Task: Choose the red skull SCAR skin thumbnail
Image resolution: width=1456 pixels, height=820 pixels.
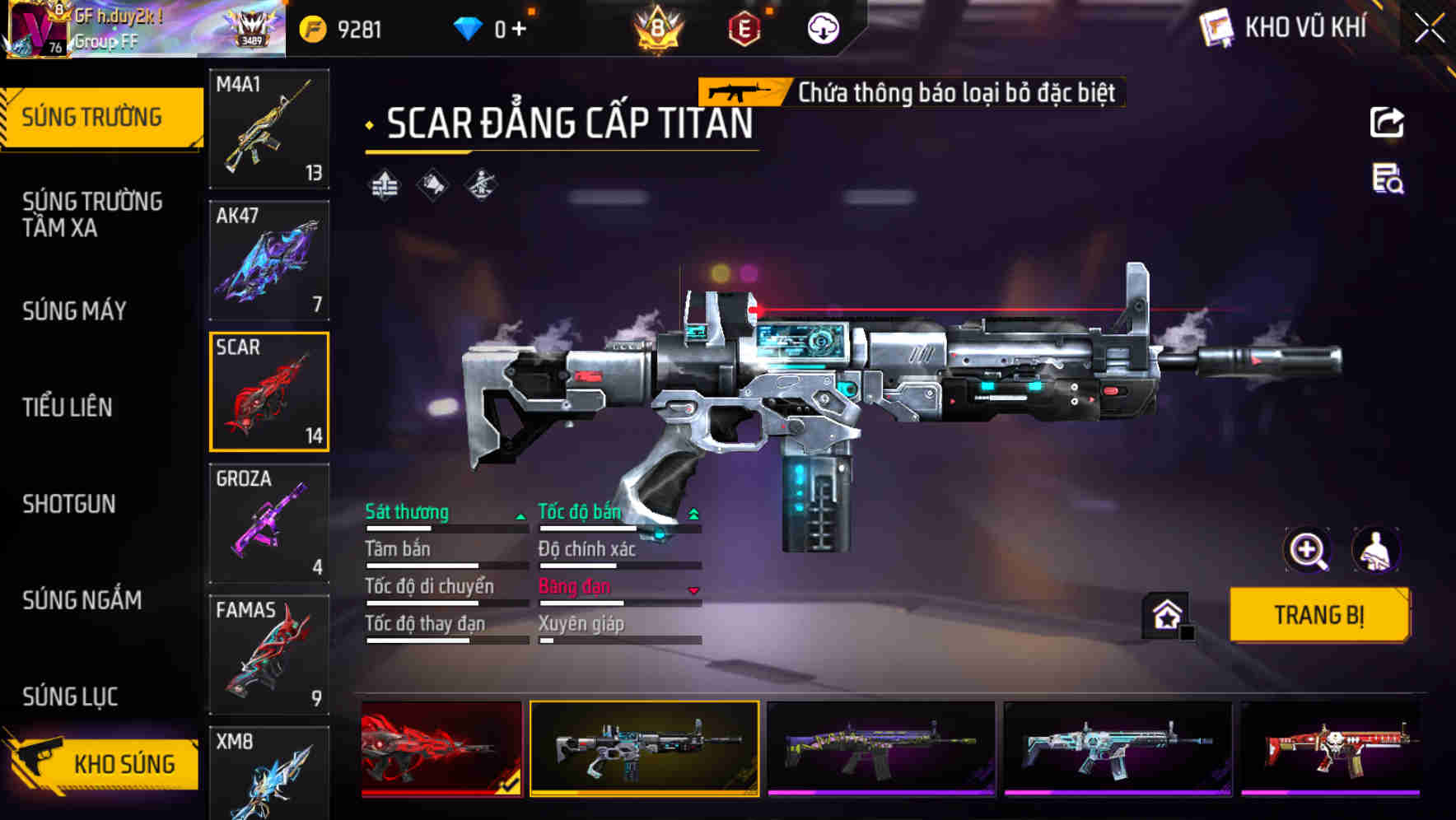Action: click(1331, 748)
